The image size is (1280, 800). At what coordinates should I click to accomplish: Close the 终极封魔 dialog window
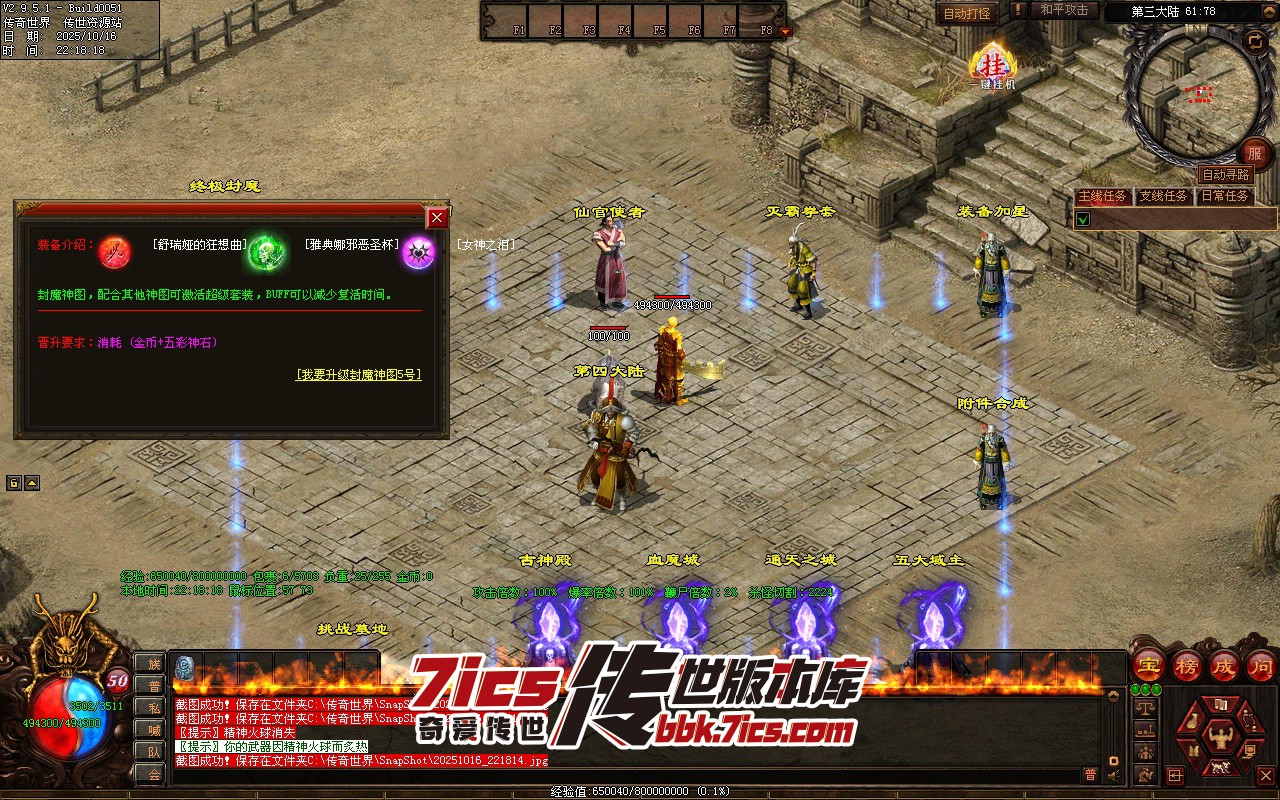pos(437,218)
